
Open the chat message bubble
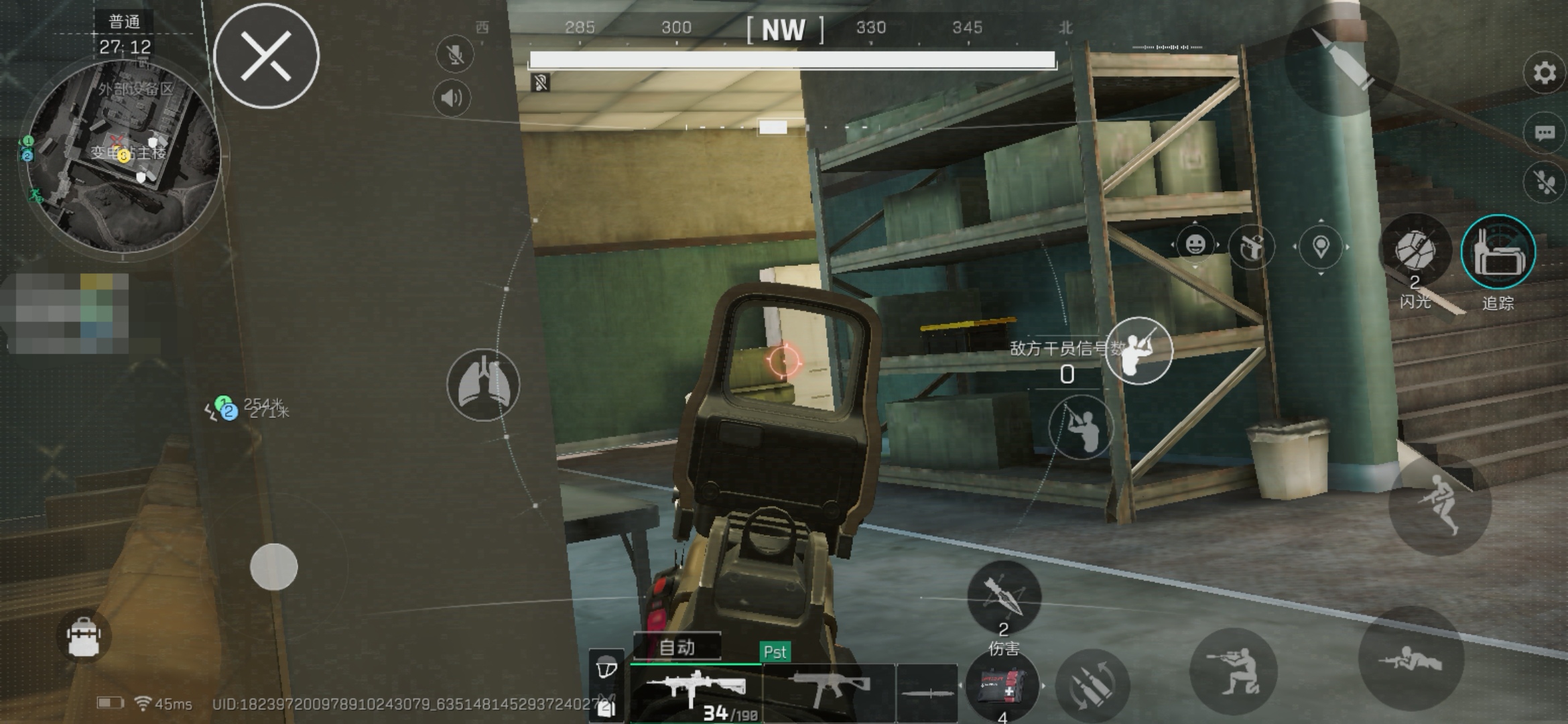1544,133
